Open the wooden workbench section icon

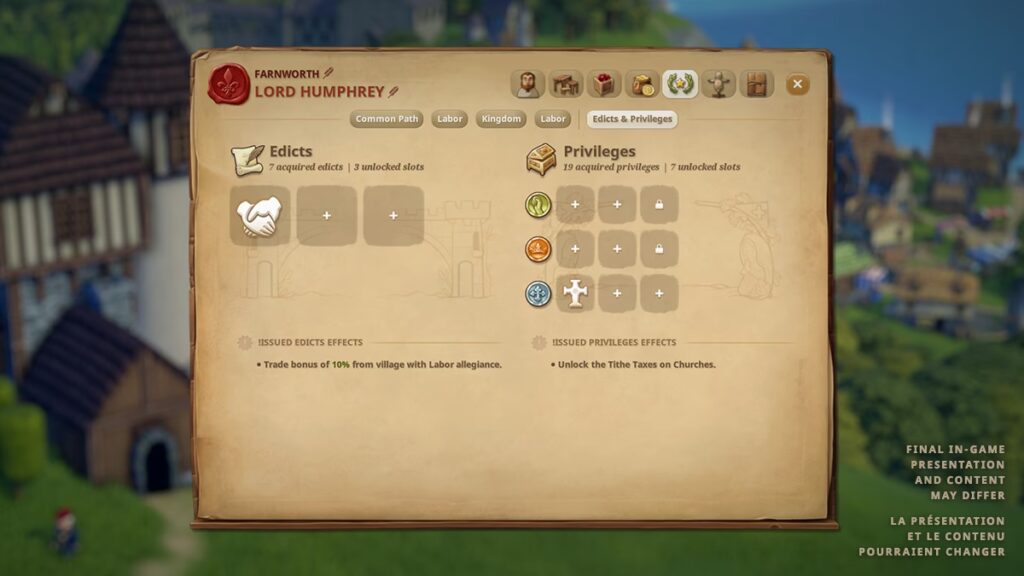click(565, 84)
